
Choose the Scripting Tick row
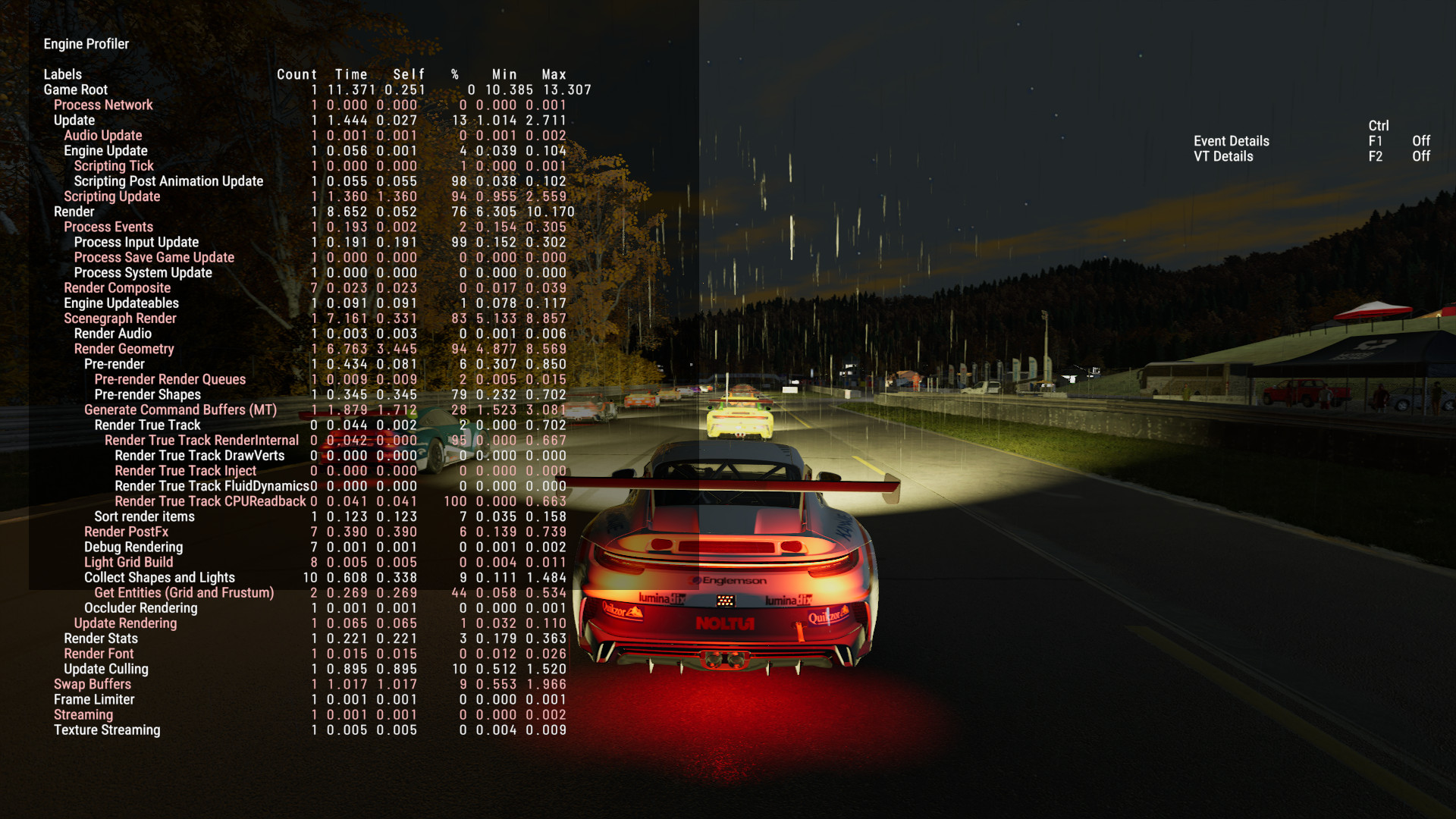click(x=114, y=165)
